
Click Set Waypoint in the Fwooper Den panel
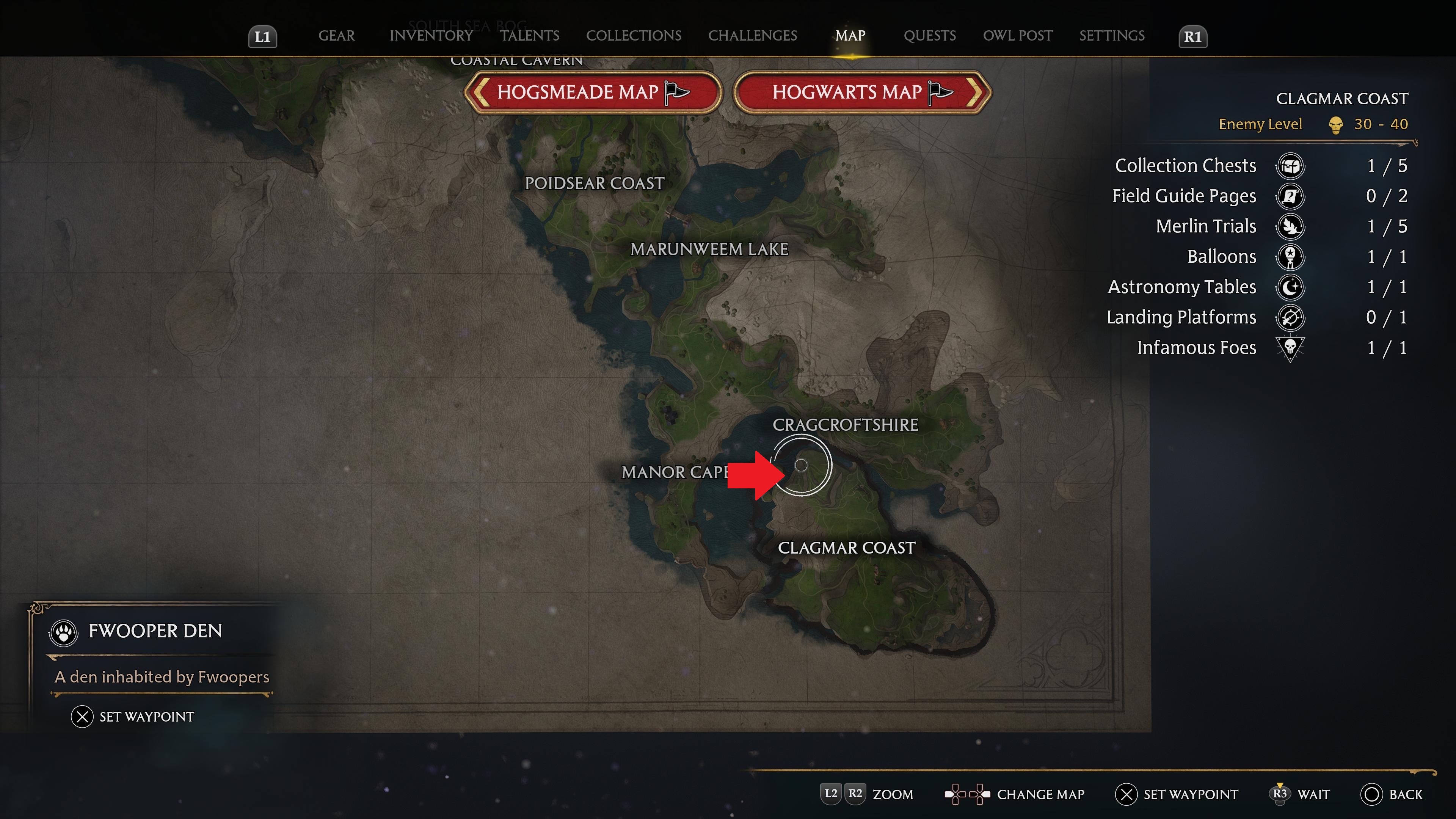[x=133, y=717]
